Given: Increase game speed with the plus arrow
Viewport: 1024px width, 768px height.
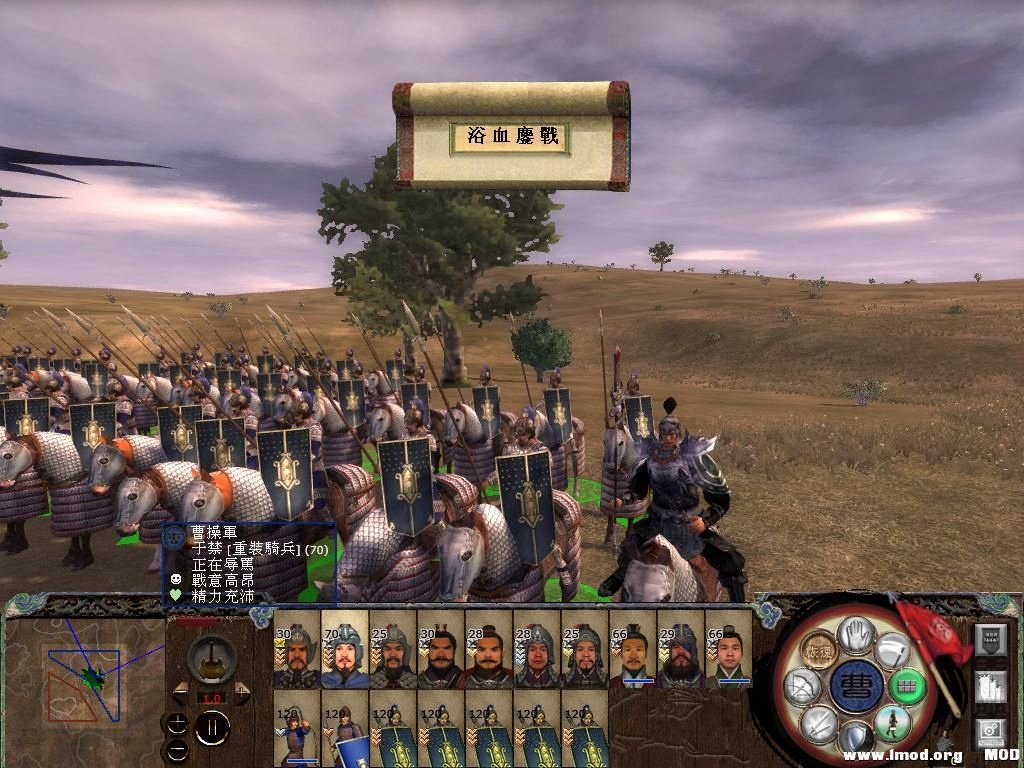Looking at the screenshot, I should [241, 693].
